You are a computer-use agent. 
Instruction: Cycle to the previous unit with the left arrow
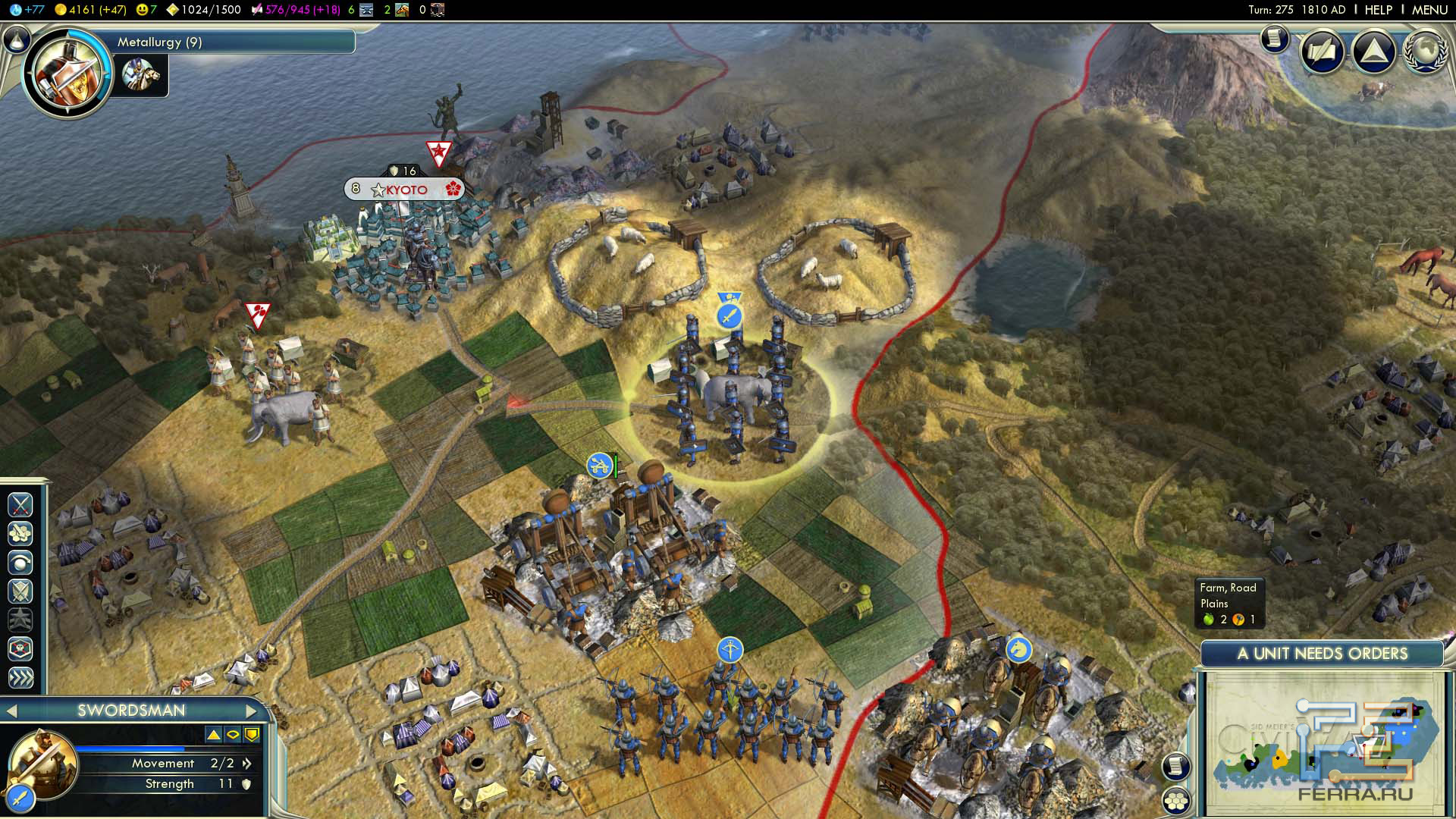pos(11,711)
